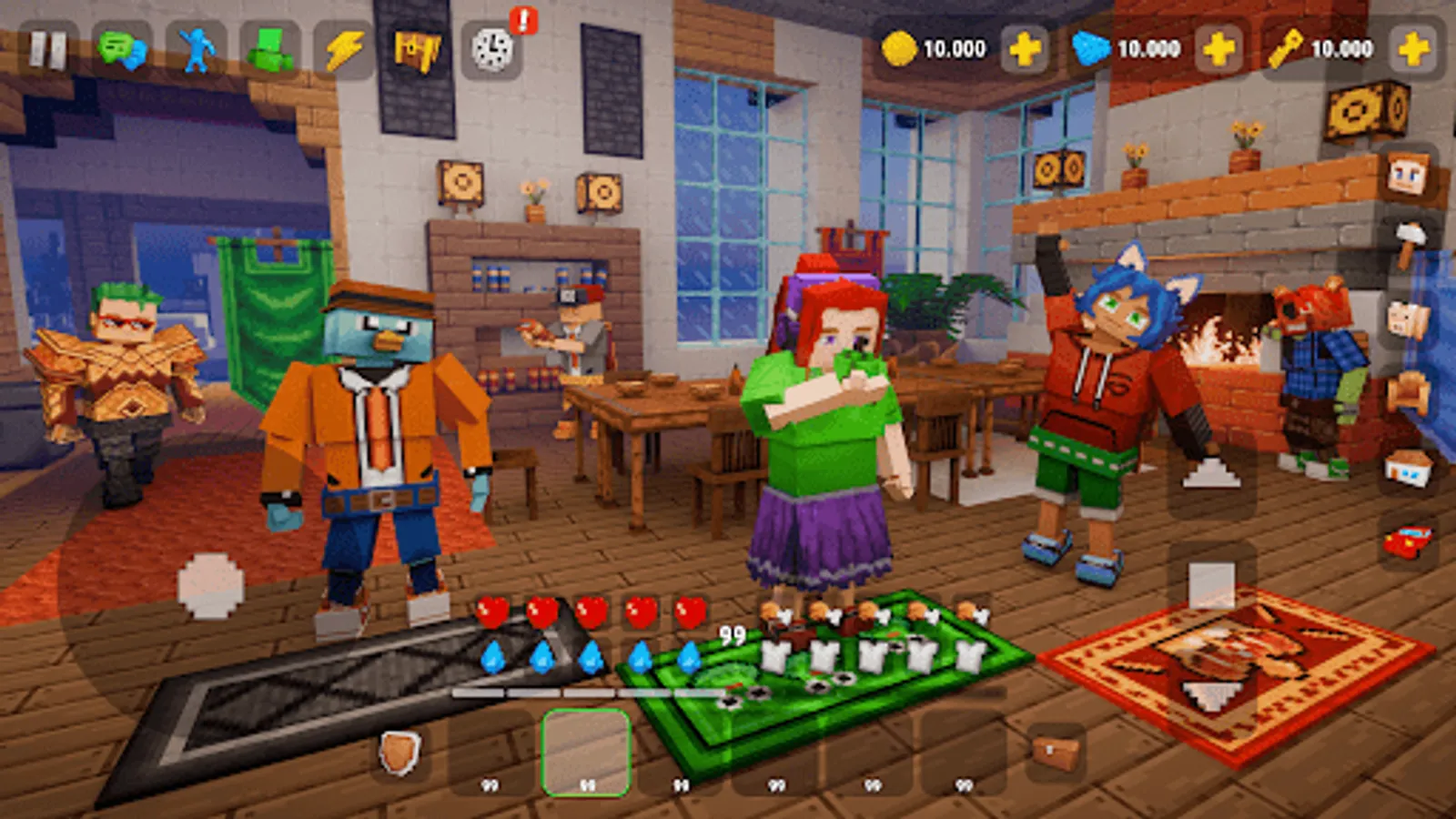Open the chat messages panel

point(120,48)
